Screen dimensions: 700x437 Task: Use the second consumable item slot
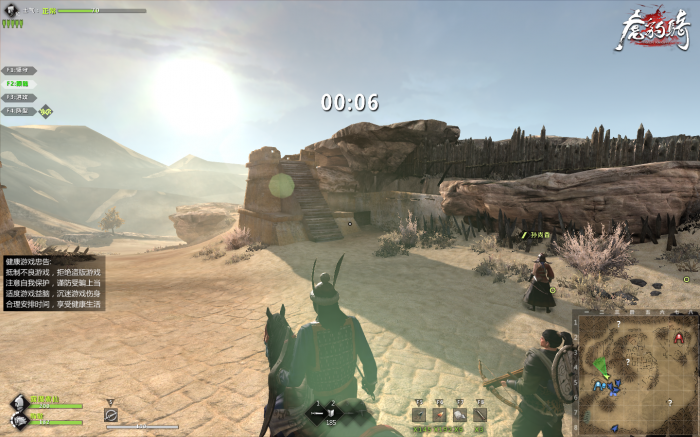[439, 414]
